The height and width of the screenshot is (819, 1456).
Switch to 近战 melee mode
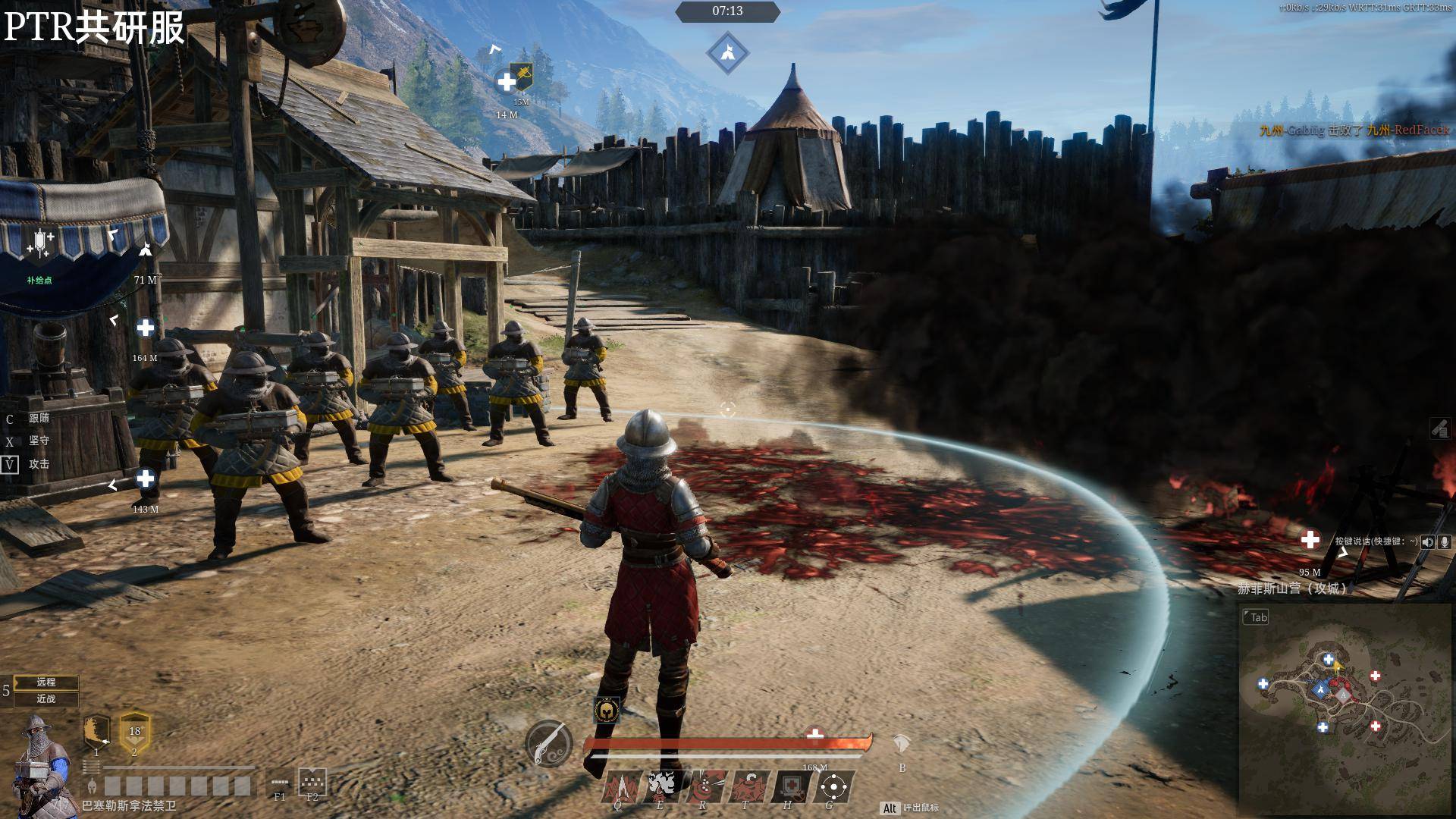pyautogui.click(x=46, y=698)
